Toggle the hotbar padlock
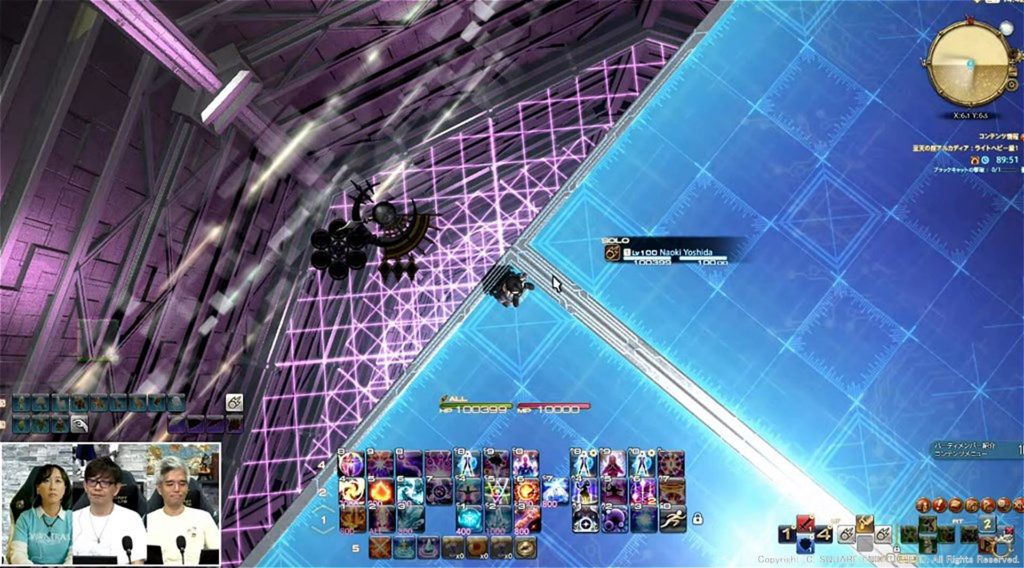1024x568 pixels. click(x=697, y=519)
